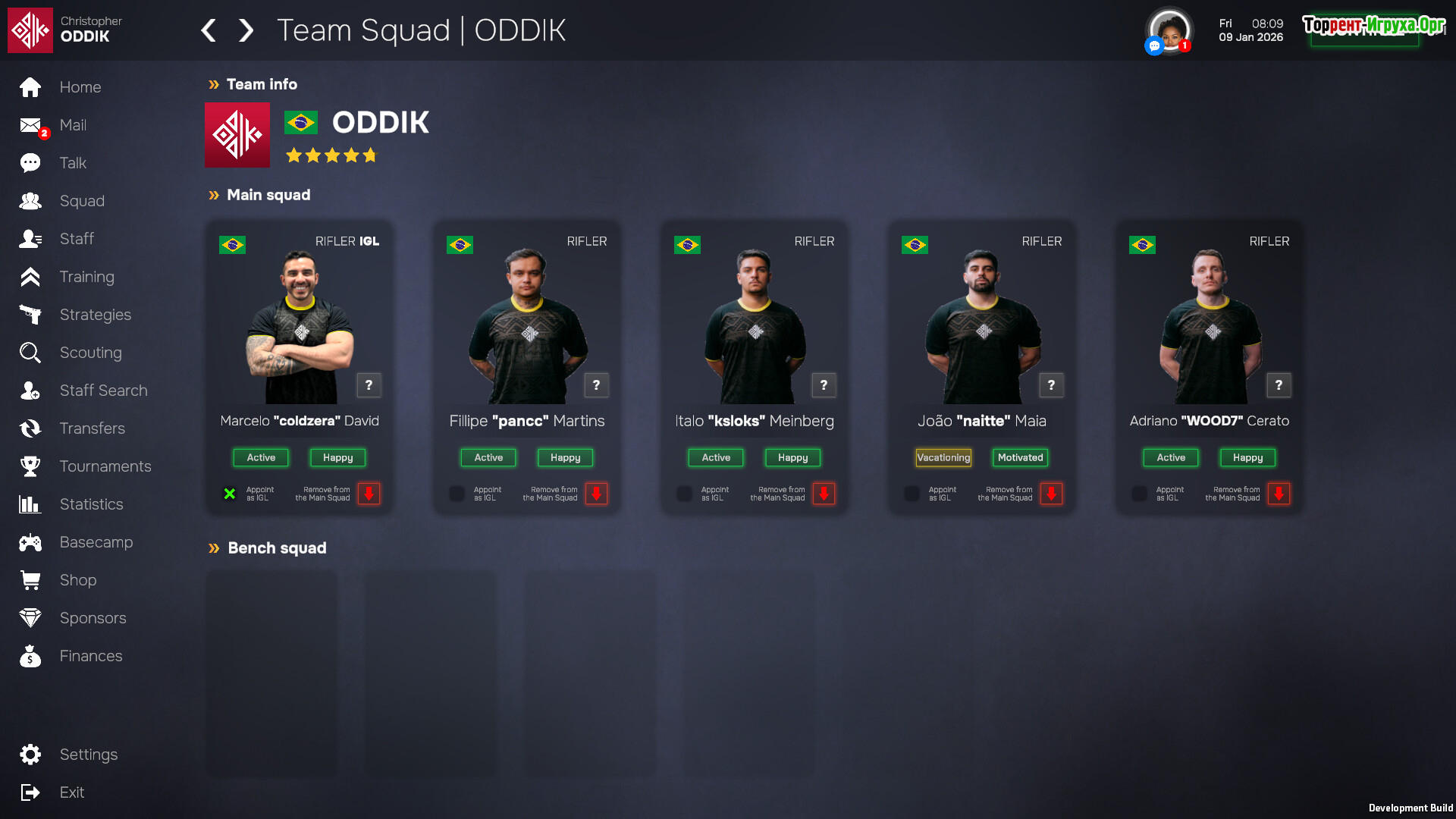
Task: Appoint pancc as IGL
Action: click(457, 494)
